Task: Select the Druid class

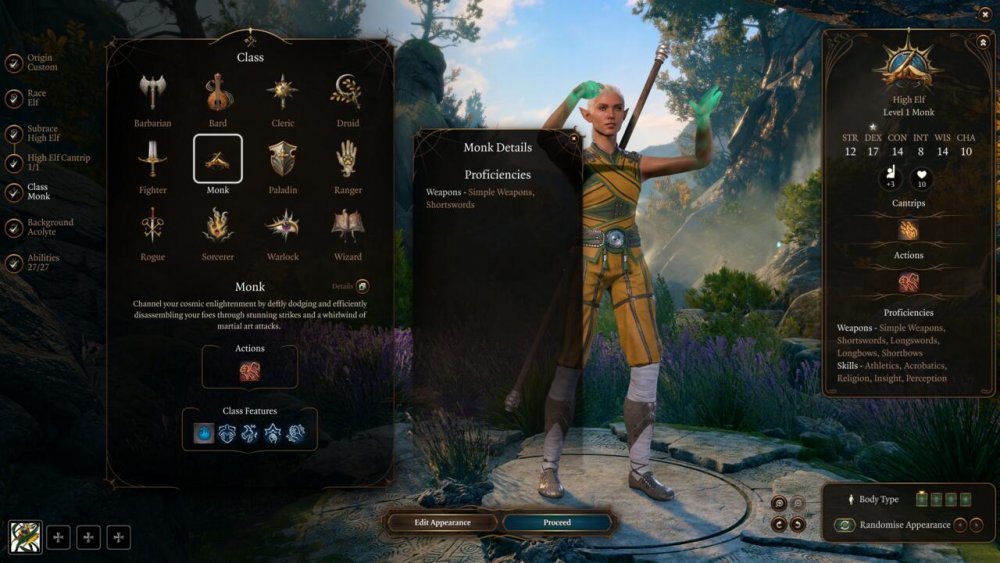Action: (347, 93)
